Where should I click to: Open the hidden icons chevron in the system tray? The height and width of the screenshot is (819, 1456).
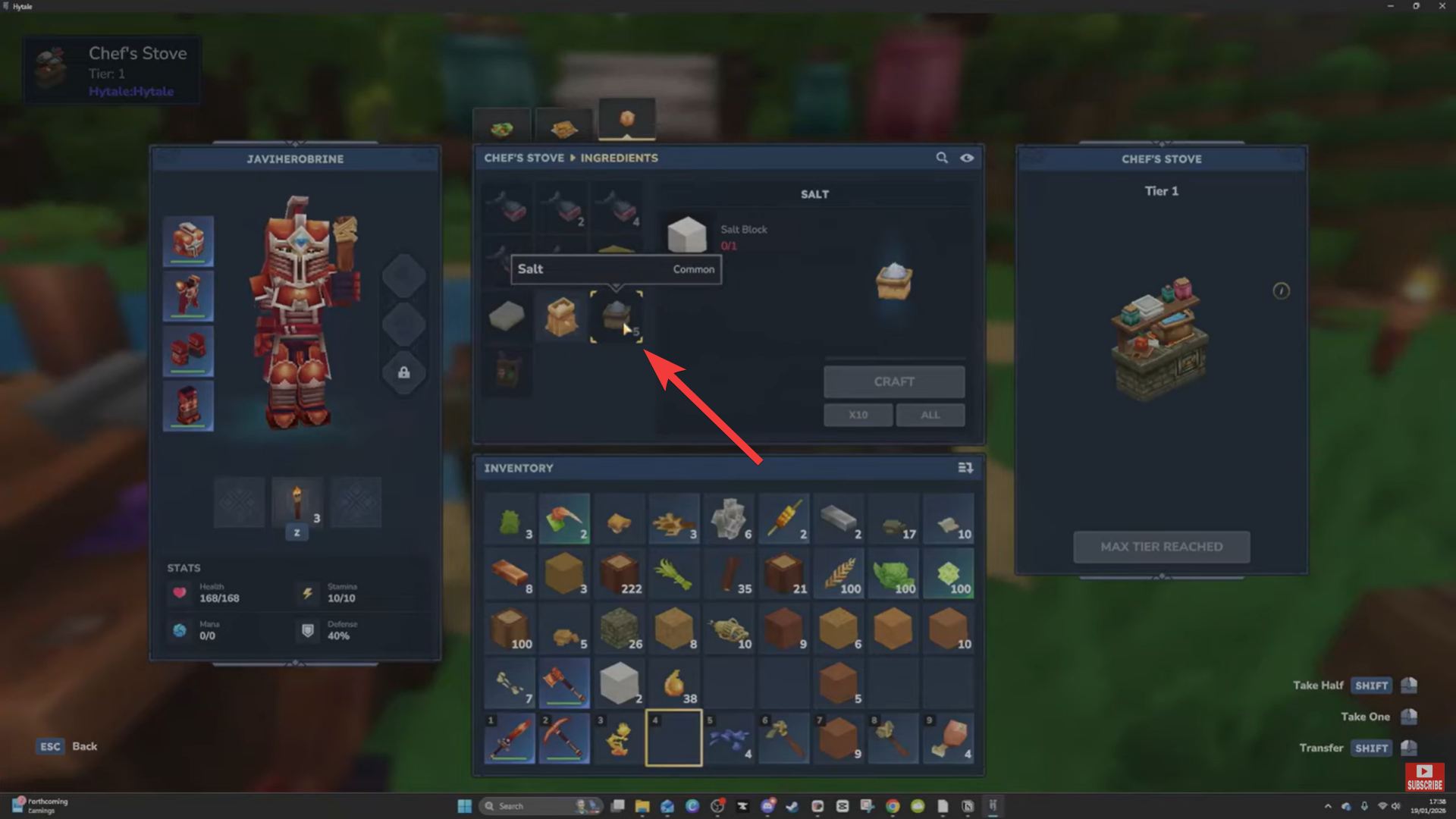(1329, 805)
